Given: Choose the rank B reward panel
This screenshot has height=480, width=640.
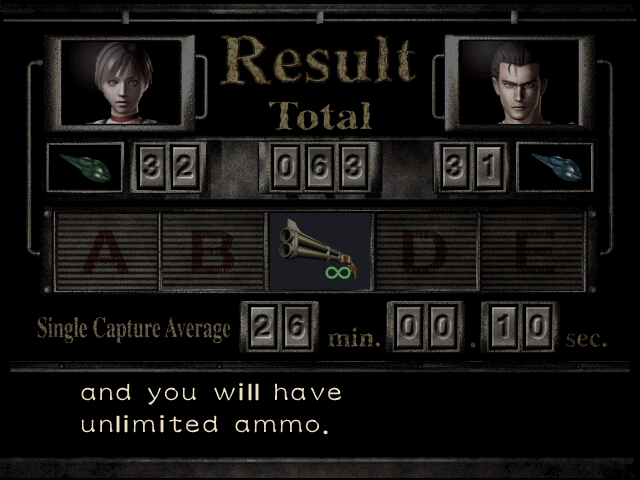Looking at the screenshot, I should (213, 251).
